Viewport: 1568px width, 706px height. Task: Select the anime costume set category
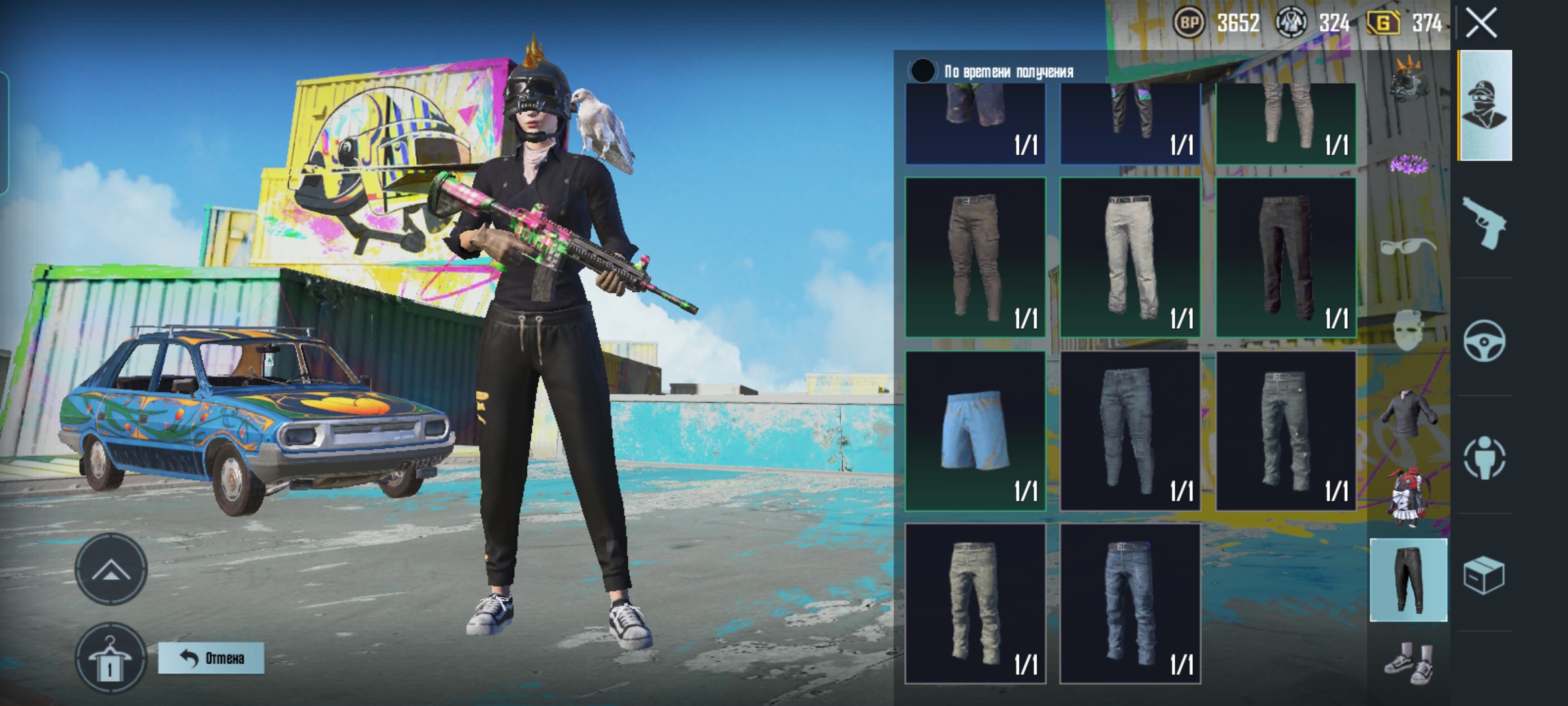click(1409, 497)
